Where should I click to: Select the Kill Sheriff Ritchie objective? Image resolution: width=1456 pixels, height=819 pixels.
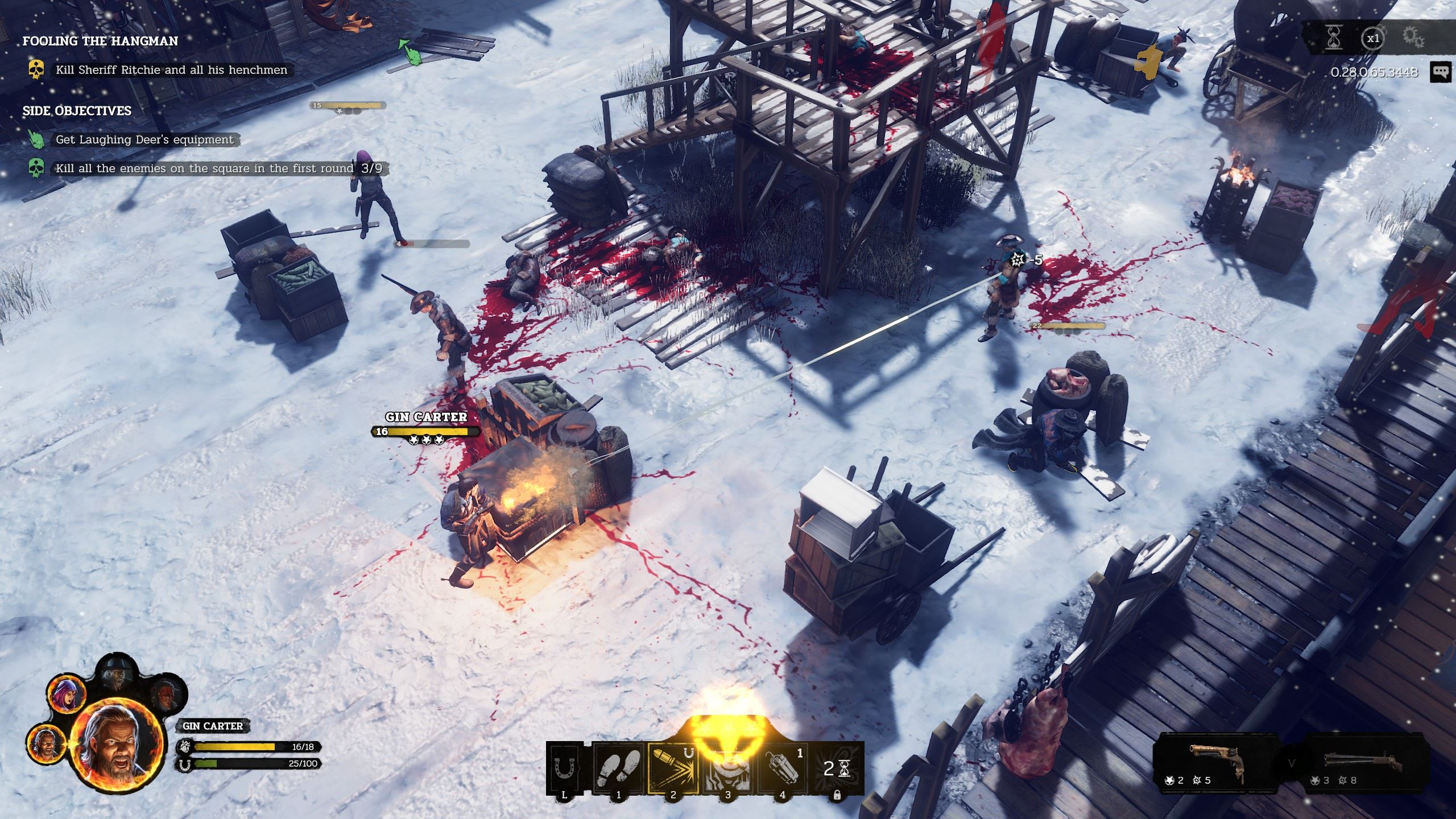(171, 71)
